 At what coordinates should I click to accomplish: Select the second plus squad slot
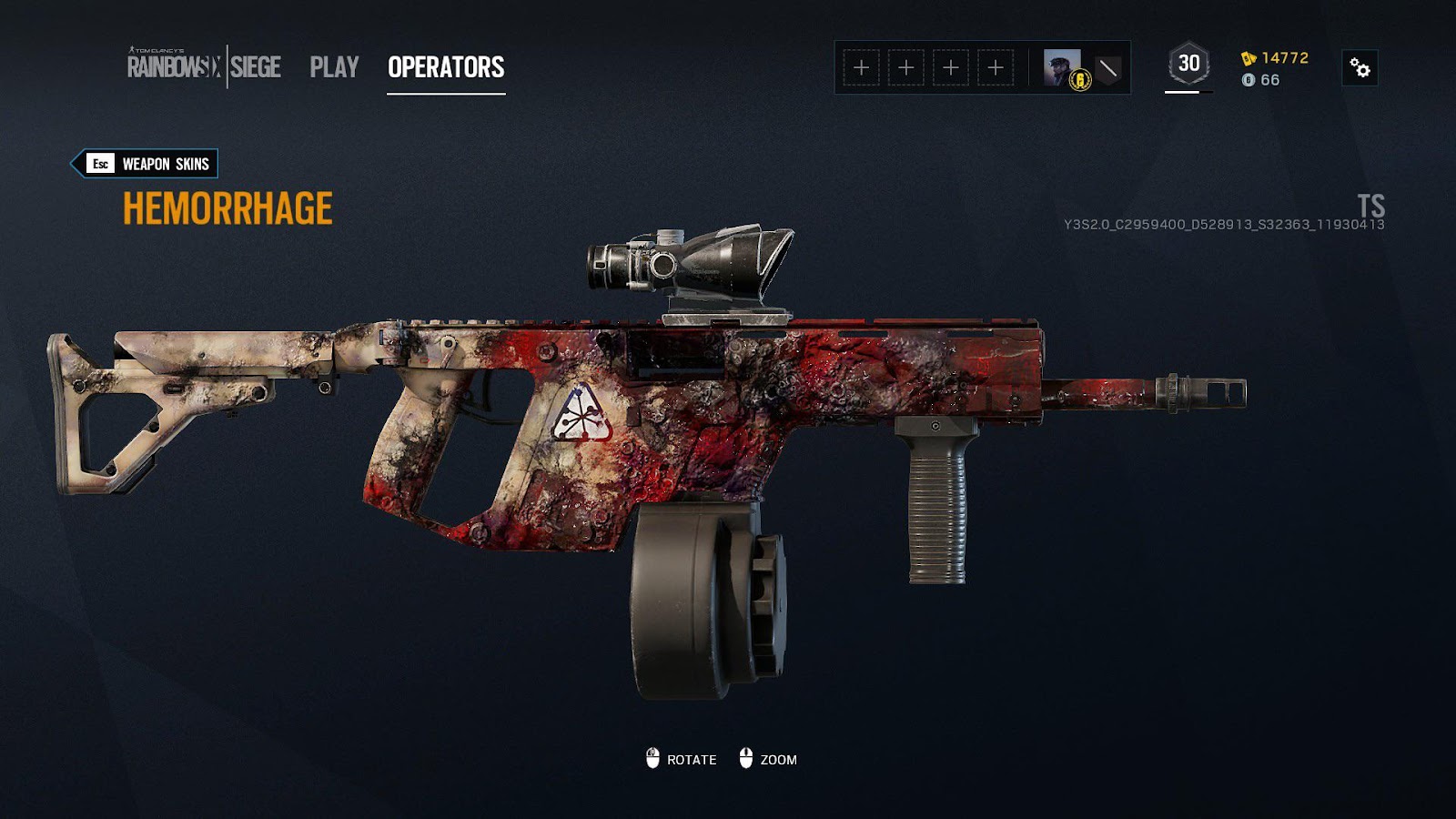click(905, 66)
